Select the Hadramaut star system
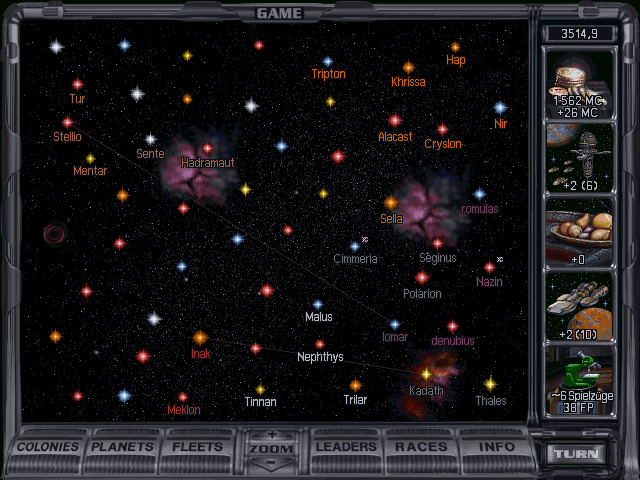 click(x=208, y=149)
